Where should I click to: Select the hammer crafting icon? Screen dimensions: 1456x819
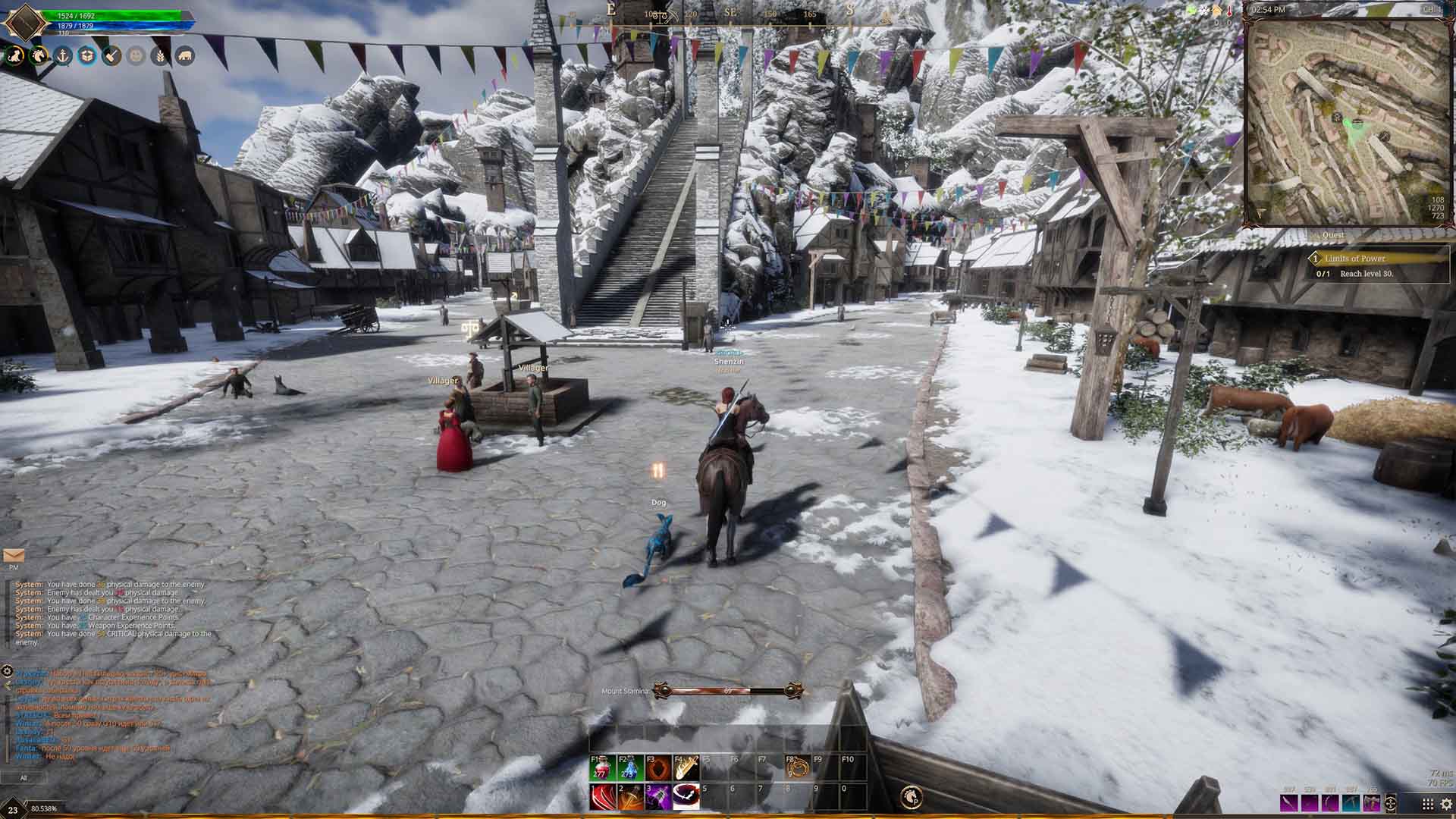pos(111,55)
